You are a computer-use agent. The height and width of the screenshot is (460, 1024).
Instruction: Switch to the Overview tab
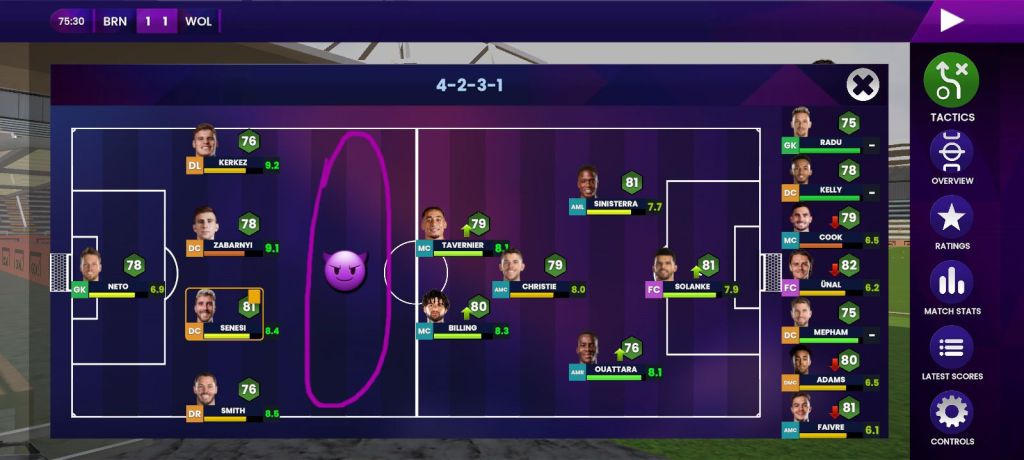[x=951, y=154]
